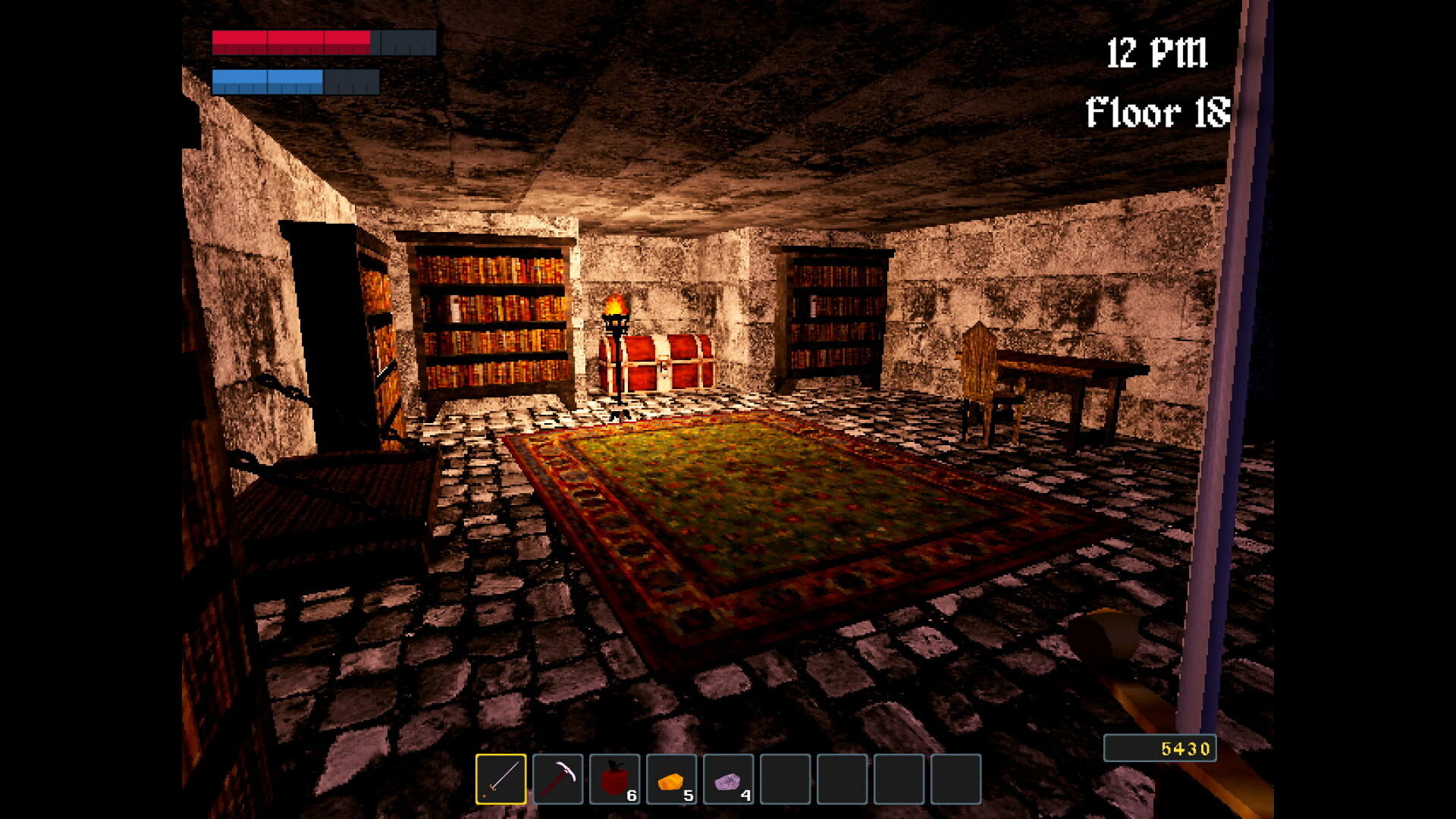
Task: Select the seventh hotbar slot
Action: (844, 780)
